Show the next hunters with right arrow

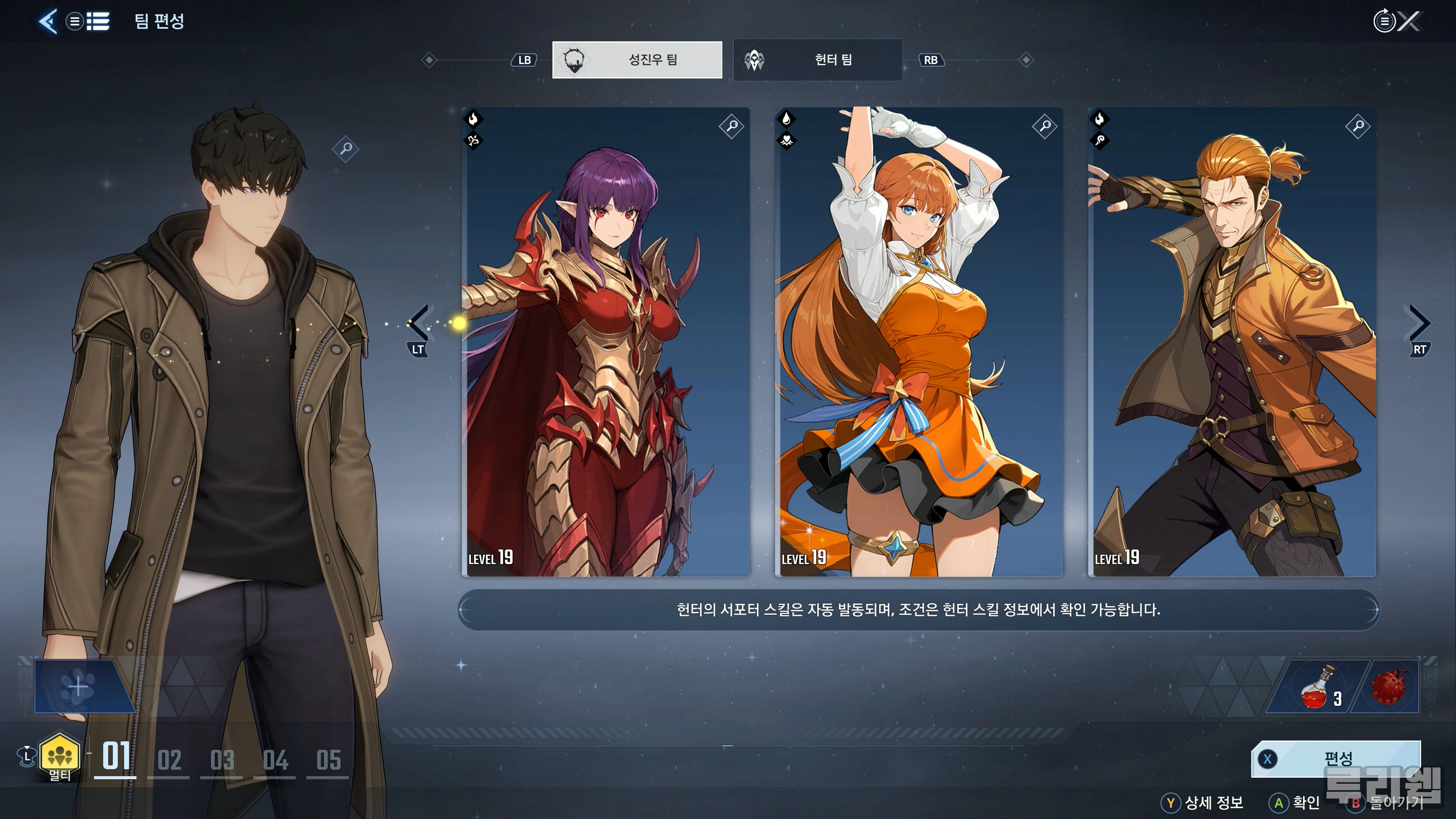[1419, 323]
